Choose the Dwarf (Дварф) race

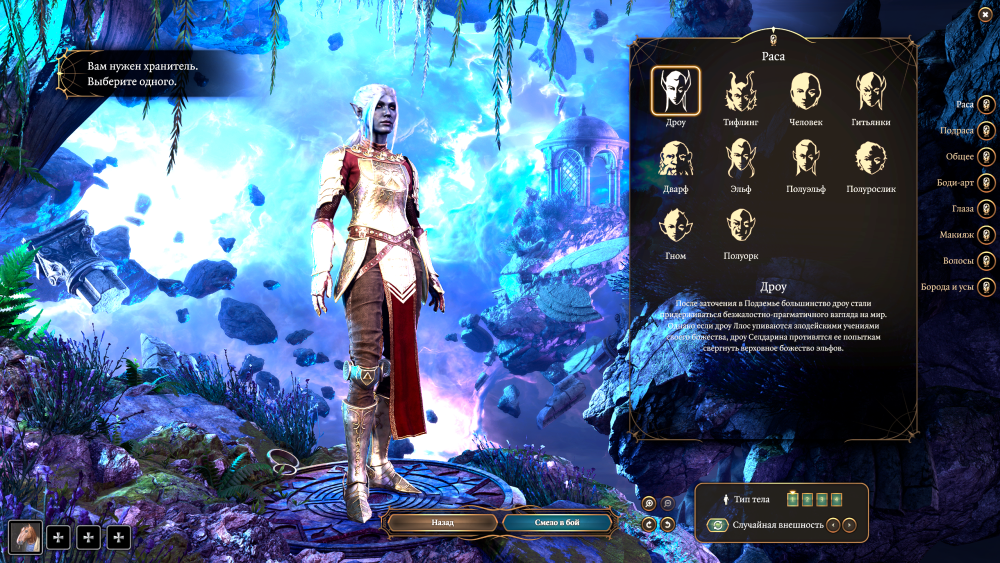coord(676,158)
